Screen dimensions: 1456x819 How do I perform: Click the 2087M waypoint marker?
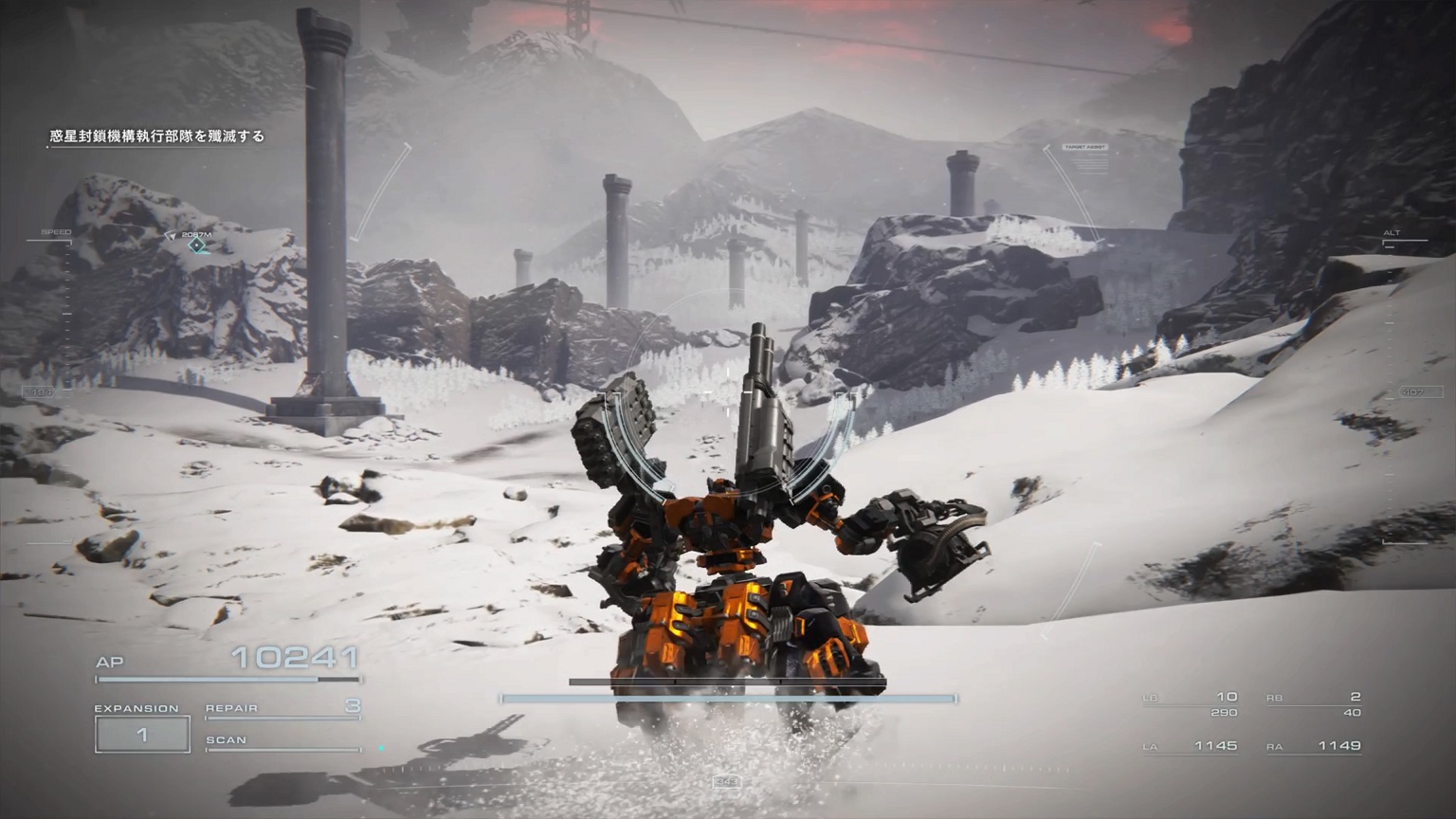pos(196,246)
